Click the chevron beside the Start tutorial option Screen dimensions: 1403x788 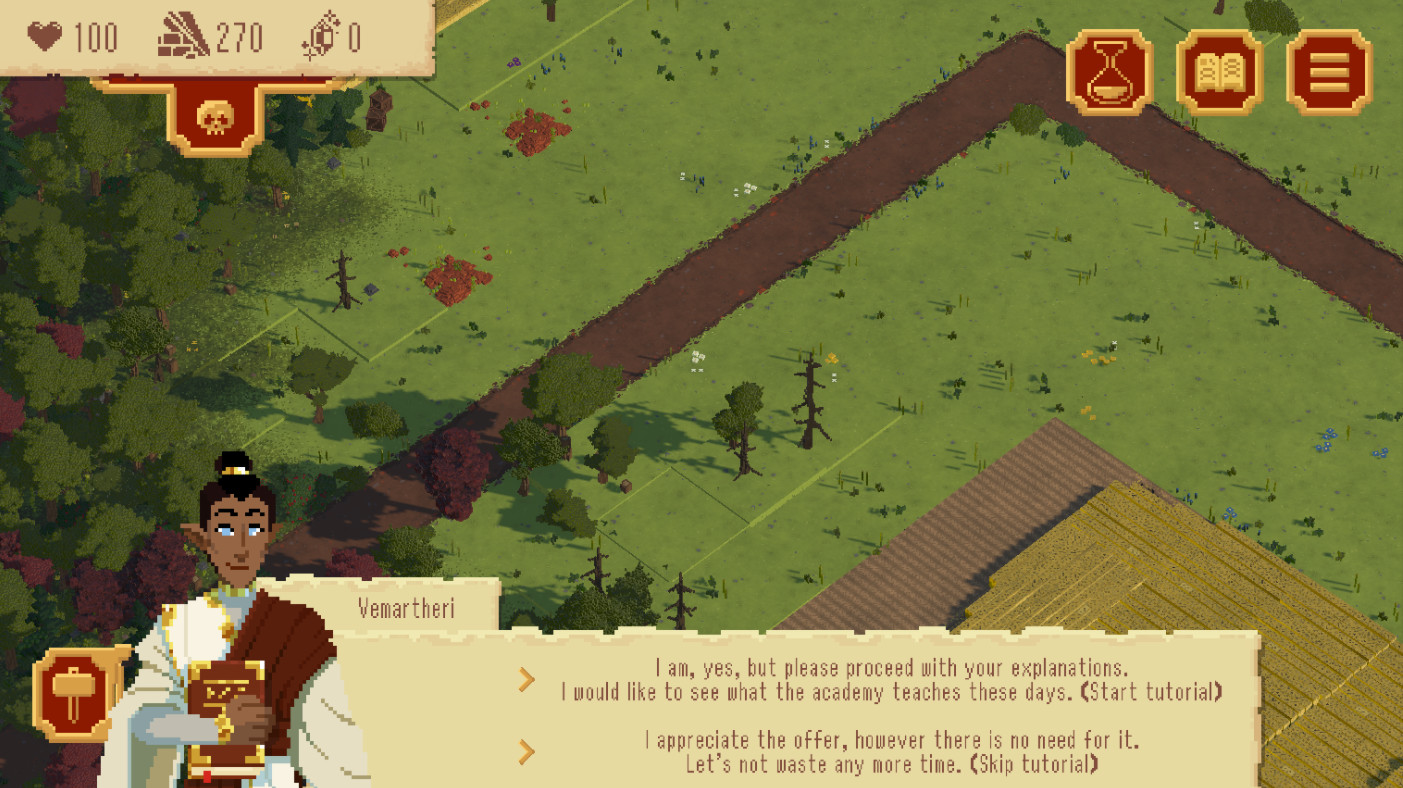(x=527, y=679)
